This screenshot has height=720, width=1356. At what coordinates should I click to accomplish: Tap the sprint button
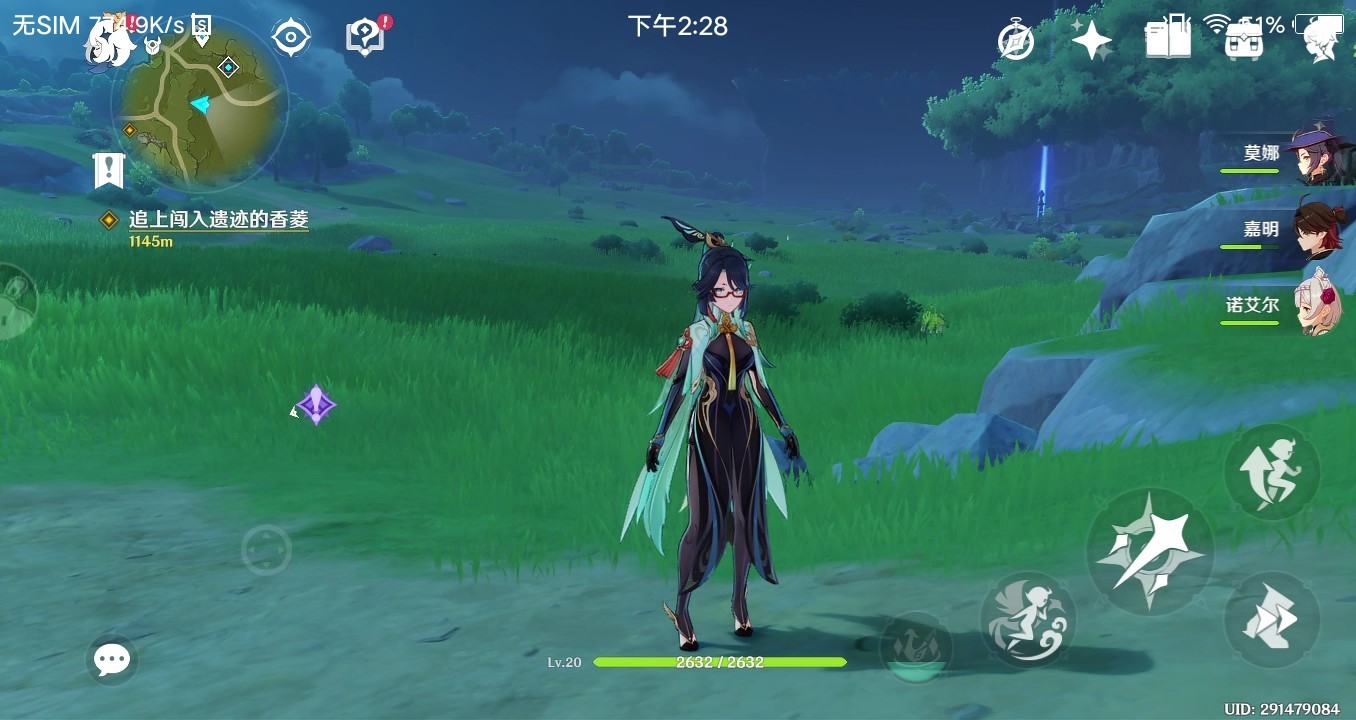[1272, 620]
